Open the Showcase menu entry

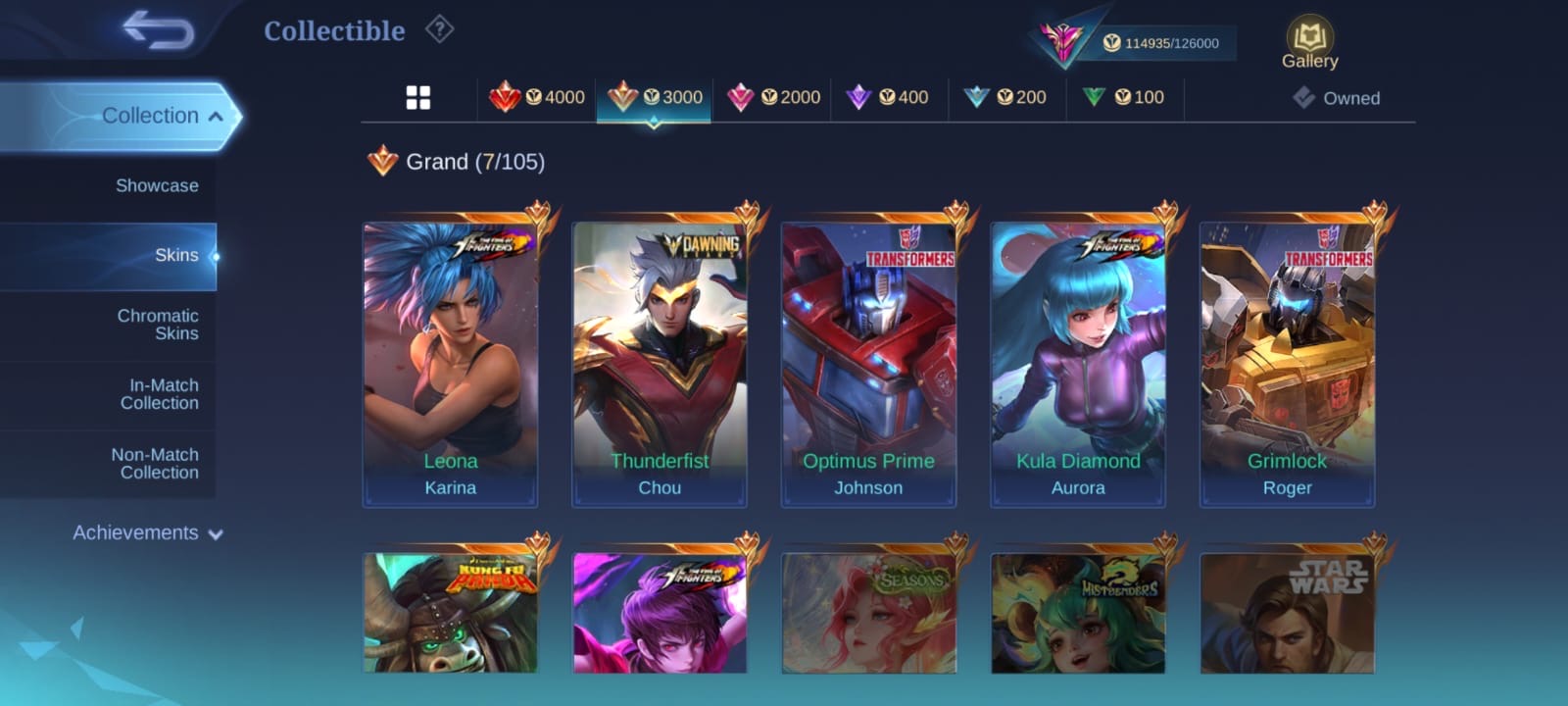point(157,185)
